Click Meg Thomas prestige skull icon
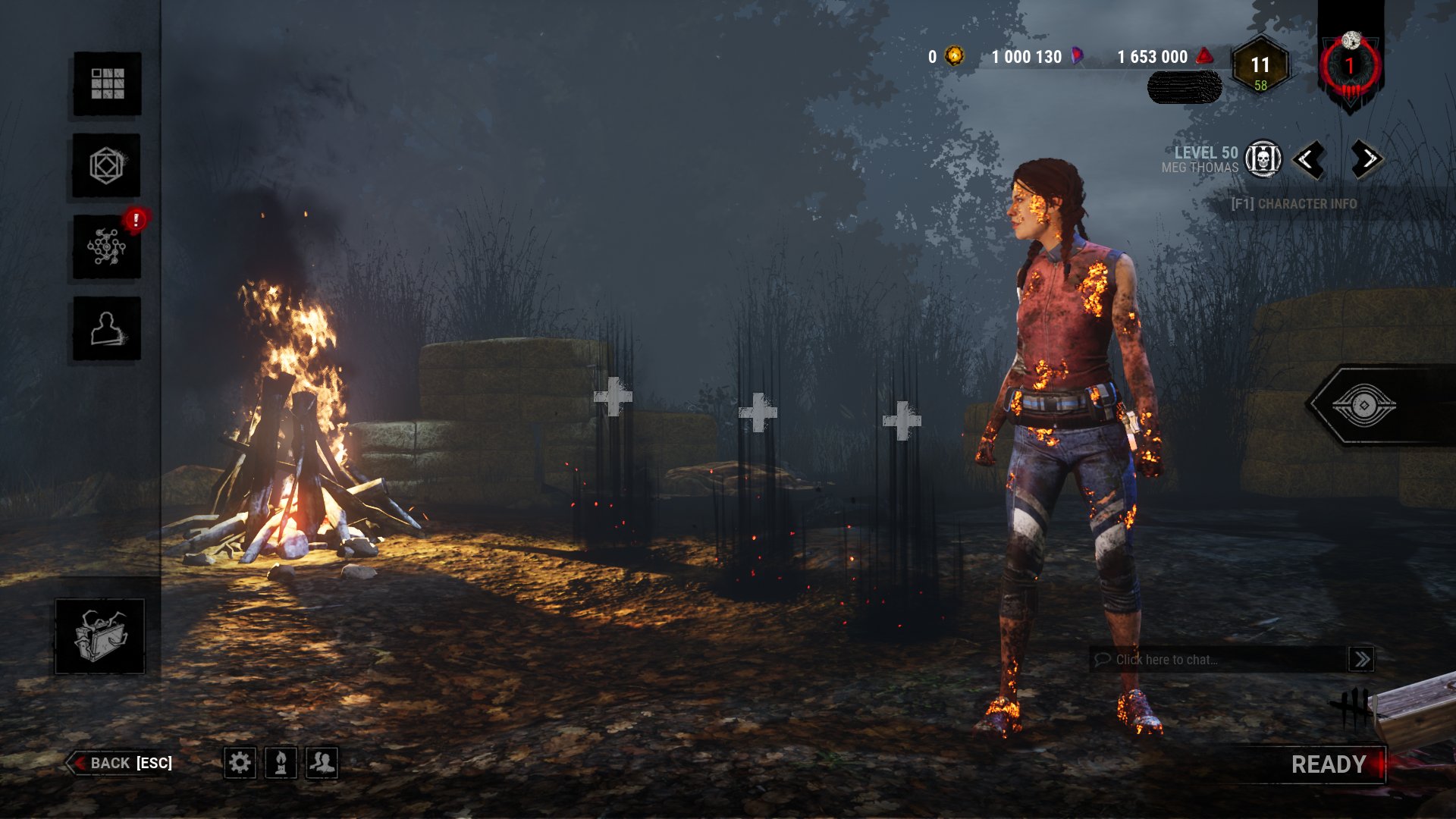Image resolution: width=1456 pixels, height=819 pixels. 1263,159
